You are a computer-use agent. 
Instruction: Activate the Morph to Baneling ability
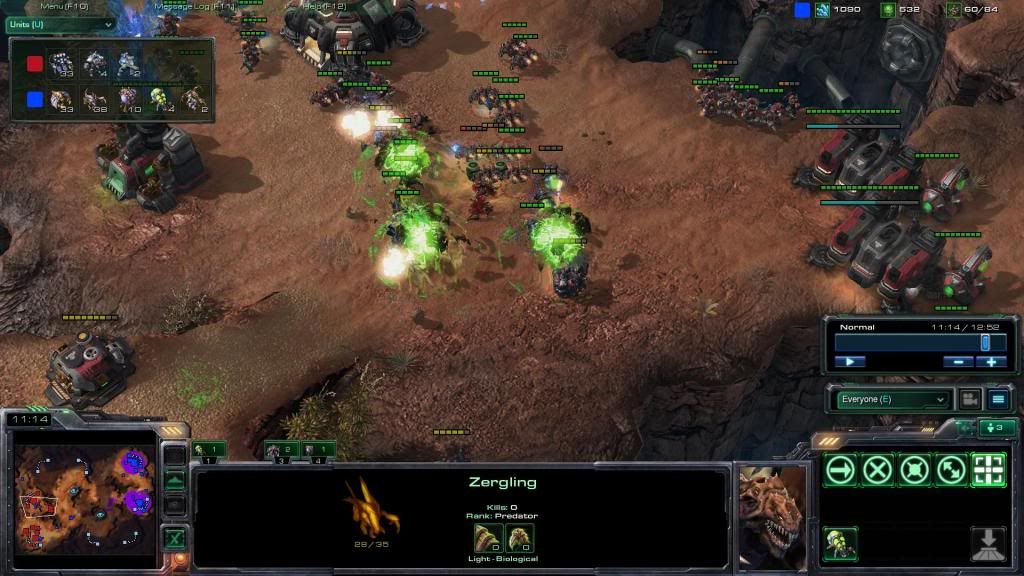(841, 543)
